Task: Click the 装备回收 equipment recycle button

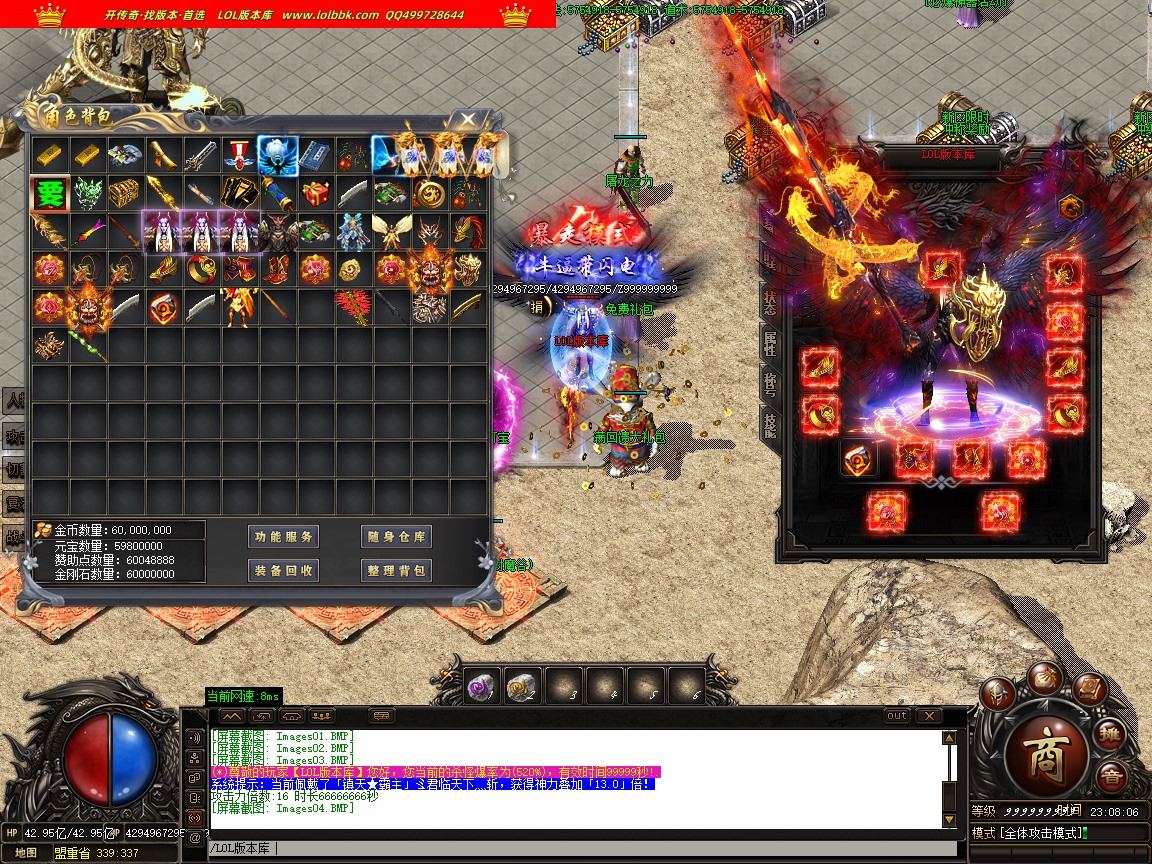Action: (284, 570)
